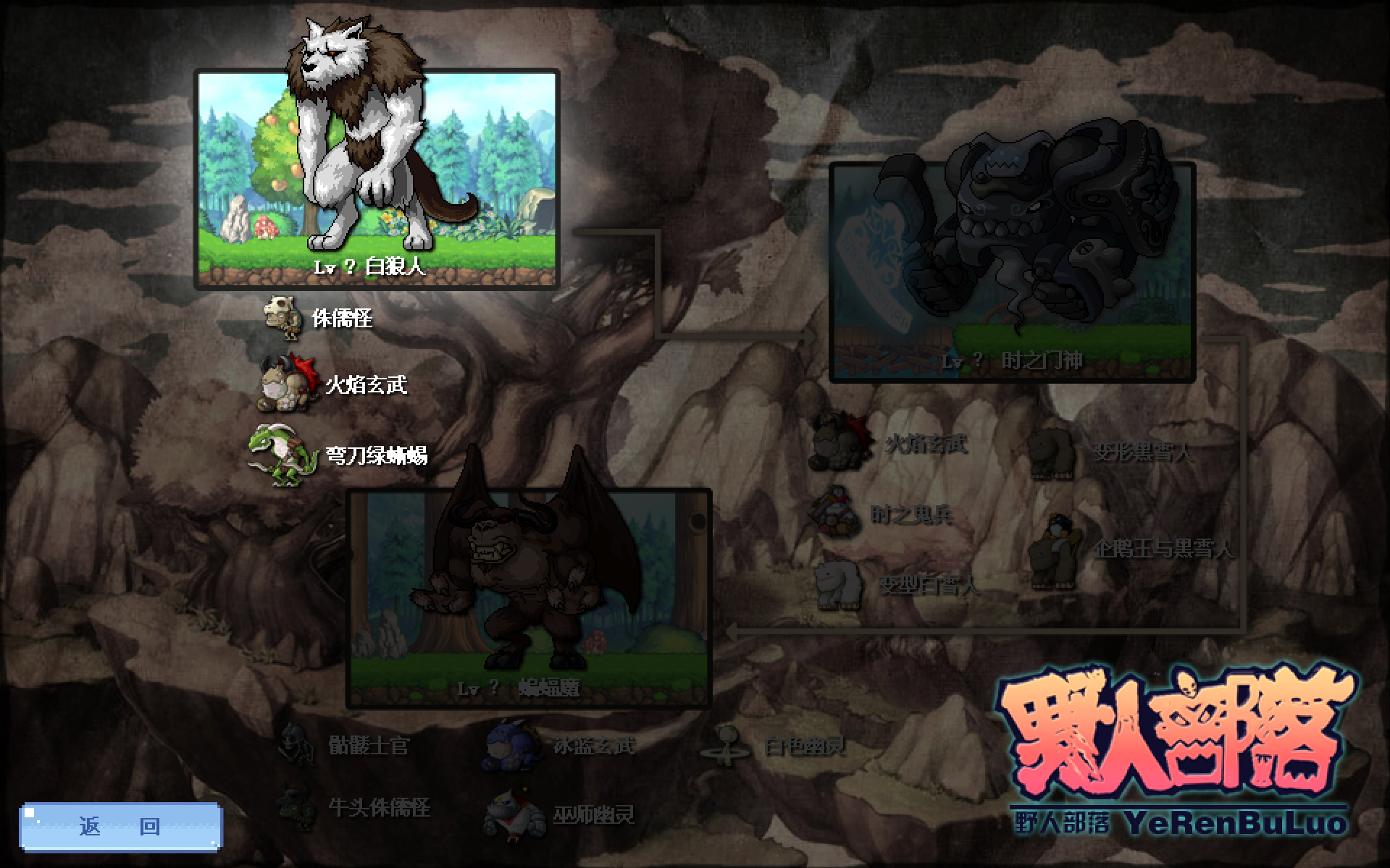This screenshot has width=1390, height=868.
Task: Open the dimmed 蝙蝠魔 stage tile
Action: (x=529, y=599)
